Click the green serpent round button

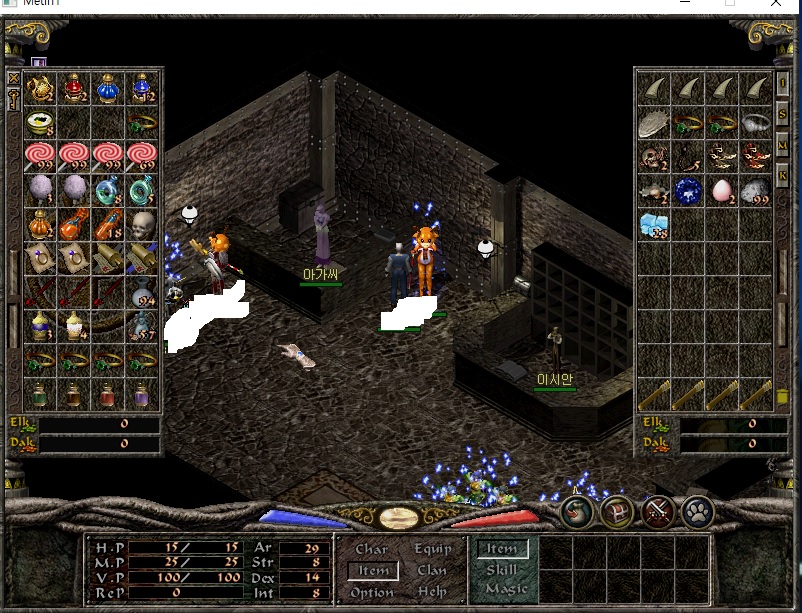pos(577,512)
